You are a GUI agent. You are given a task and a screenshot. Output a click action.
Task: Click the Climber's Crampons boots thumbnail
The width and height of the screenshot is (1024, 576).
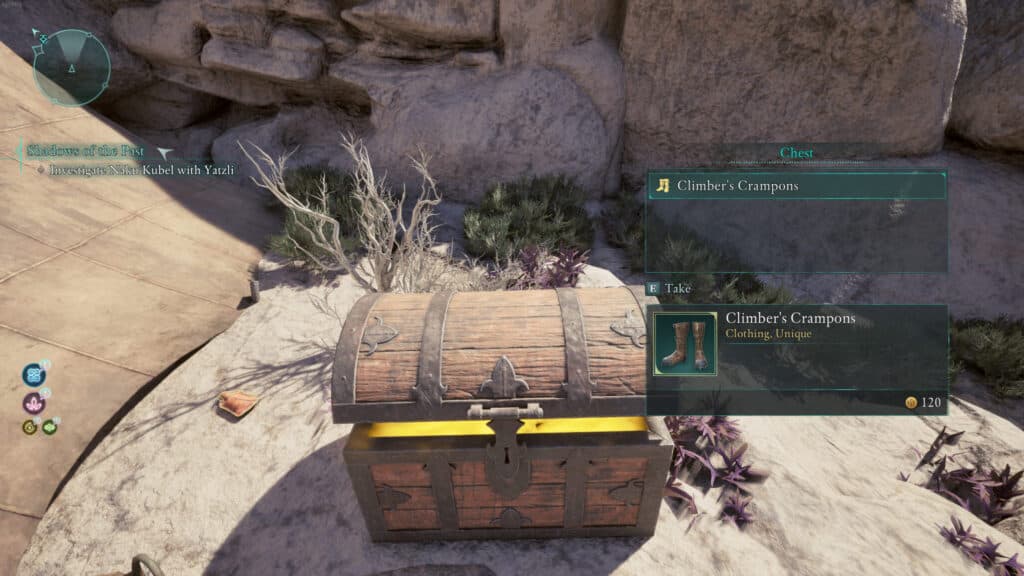[x=684, y=344]
